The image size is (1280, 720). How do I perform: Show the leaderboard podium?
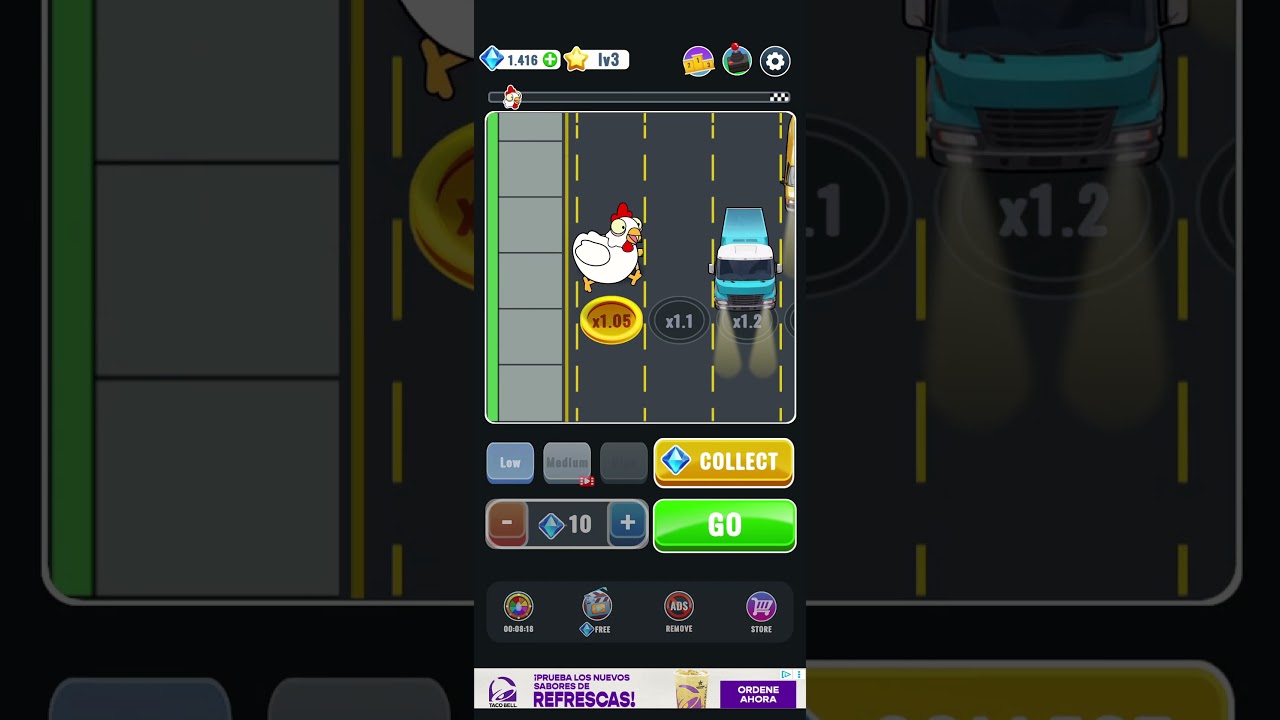coord(698,61)
